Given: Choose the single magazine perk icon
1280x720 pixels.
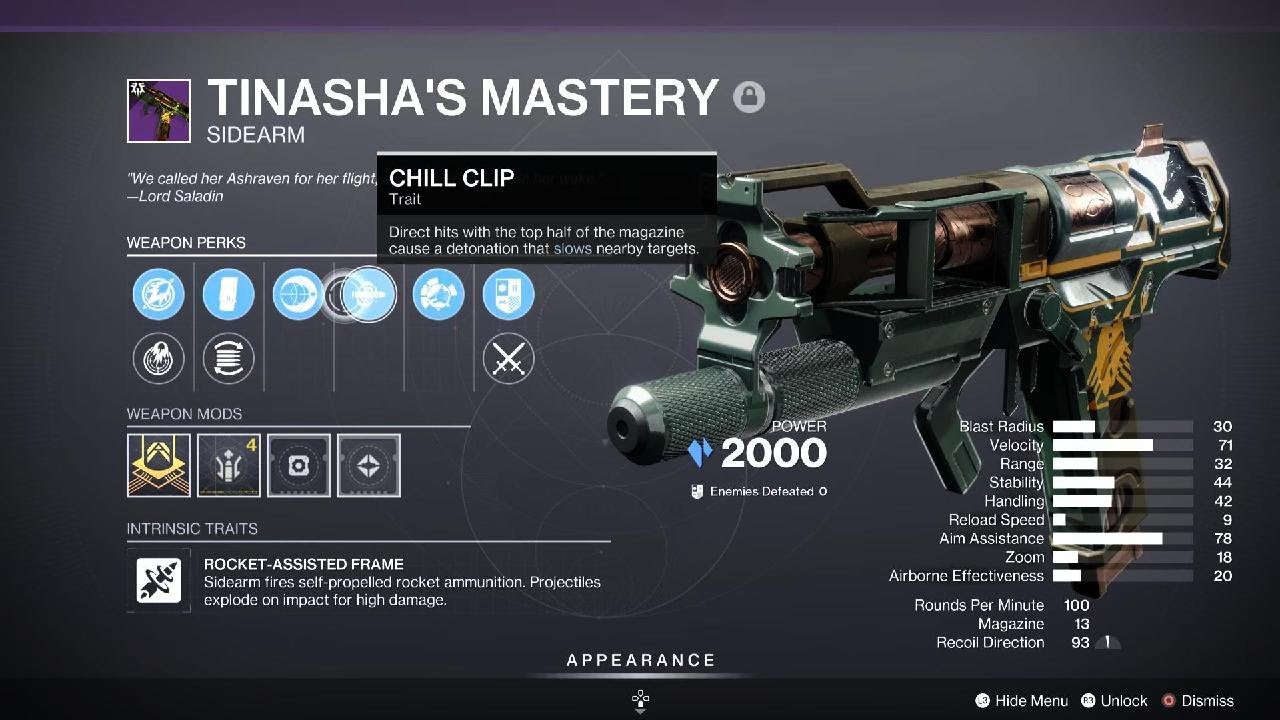Looking at the screenshot, I should click(228, 296).
